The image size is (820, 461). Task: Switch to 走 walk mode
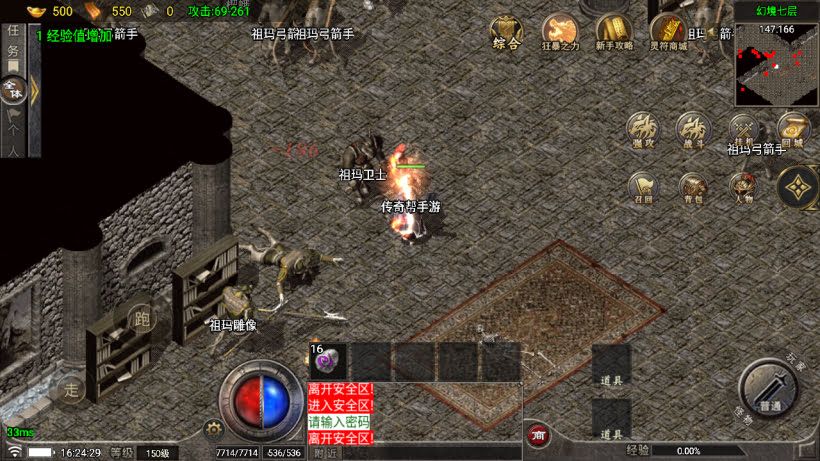pos(71,388)
